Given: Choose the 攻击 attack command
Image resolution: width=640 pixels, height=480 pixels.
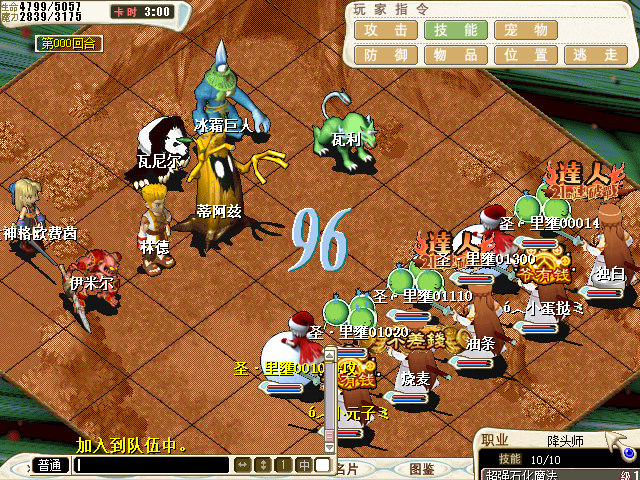Looking at the screenshot, I should click(385, 30).
